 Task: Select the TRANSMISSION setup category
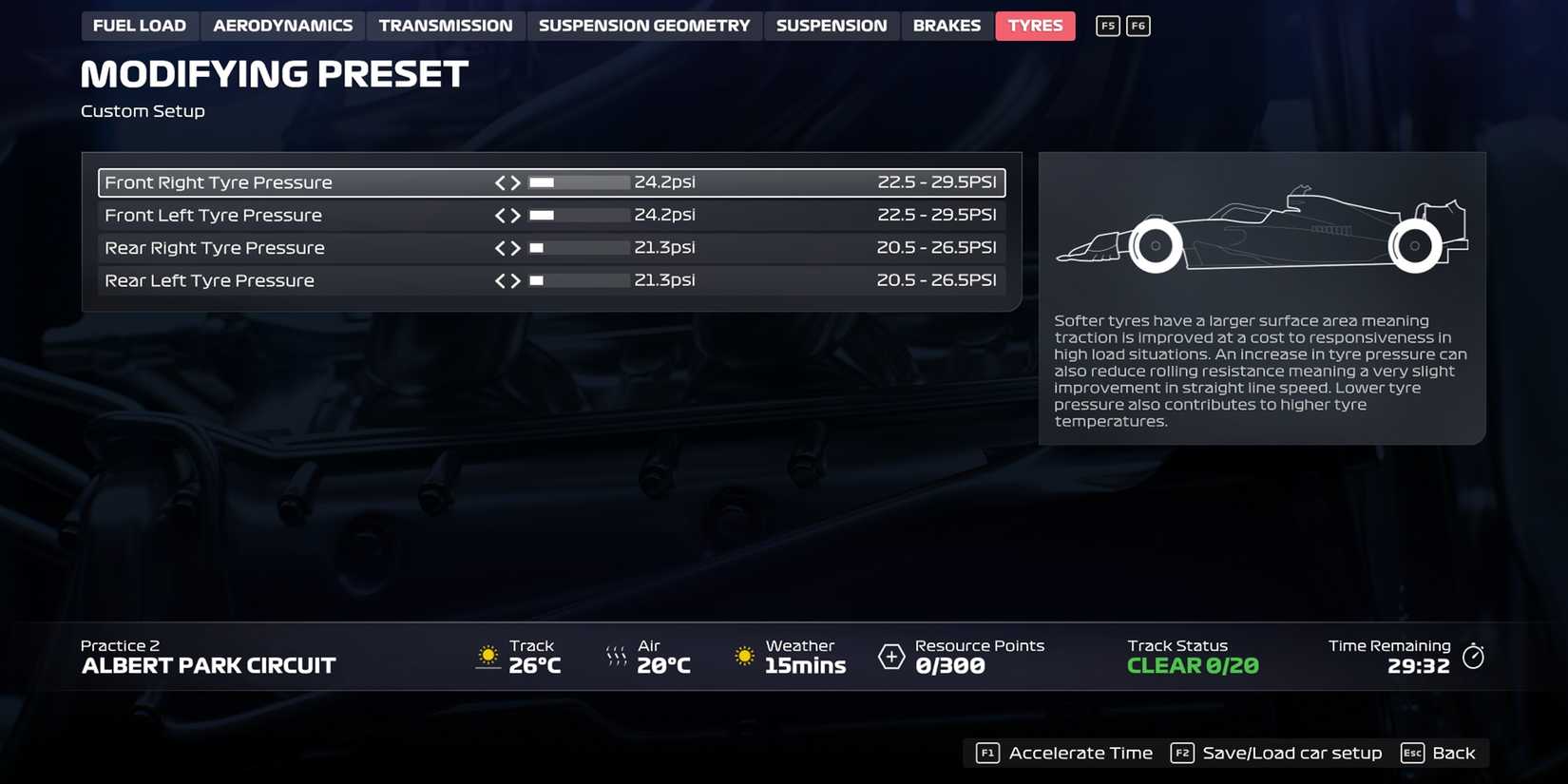pos(447,26)
